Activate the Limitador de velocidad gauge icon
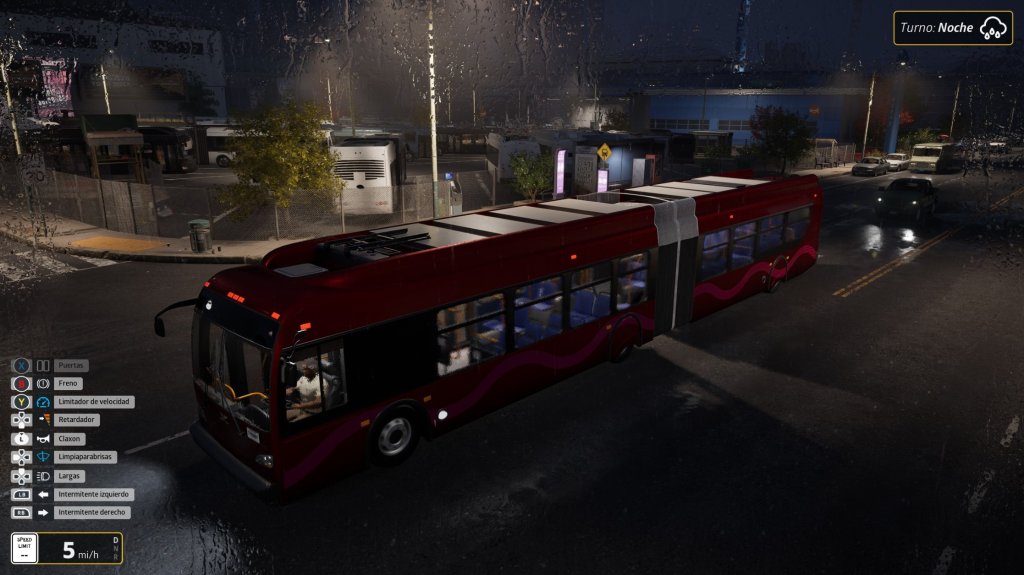1024x575 pixels. (43, 402)
